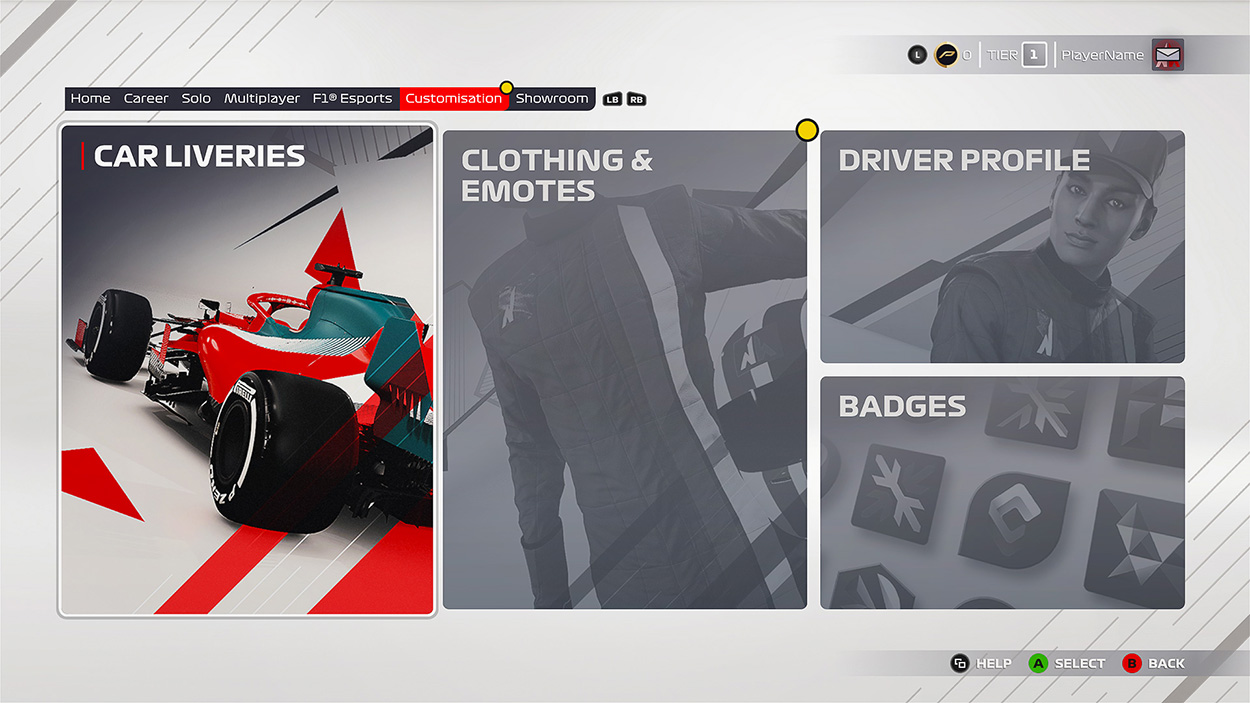Open the Badges tile
1250x703 pixels.
(x=1002, y=493)
